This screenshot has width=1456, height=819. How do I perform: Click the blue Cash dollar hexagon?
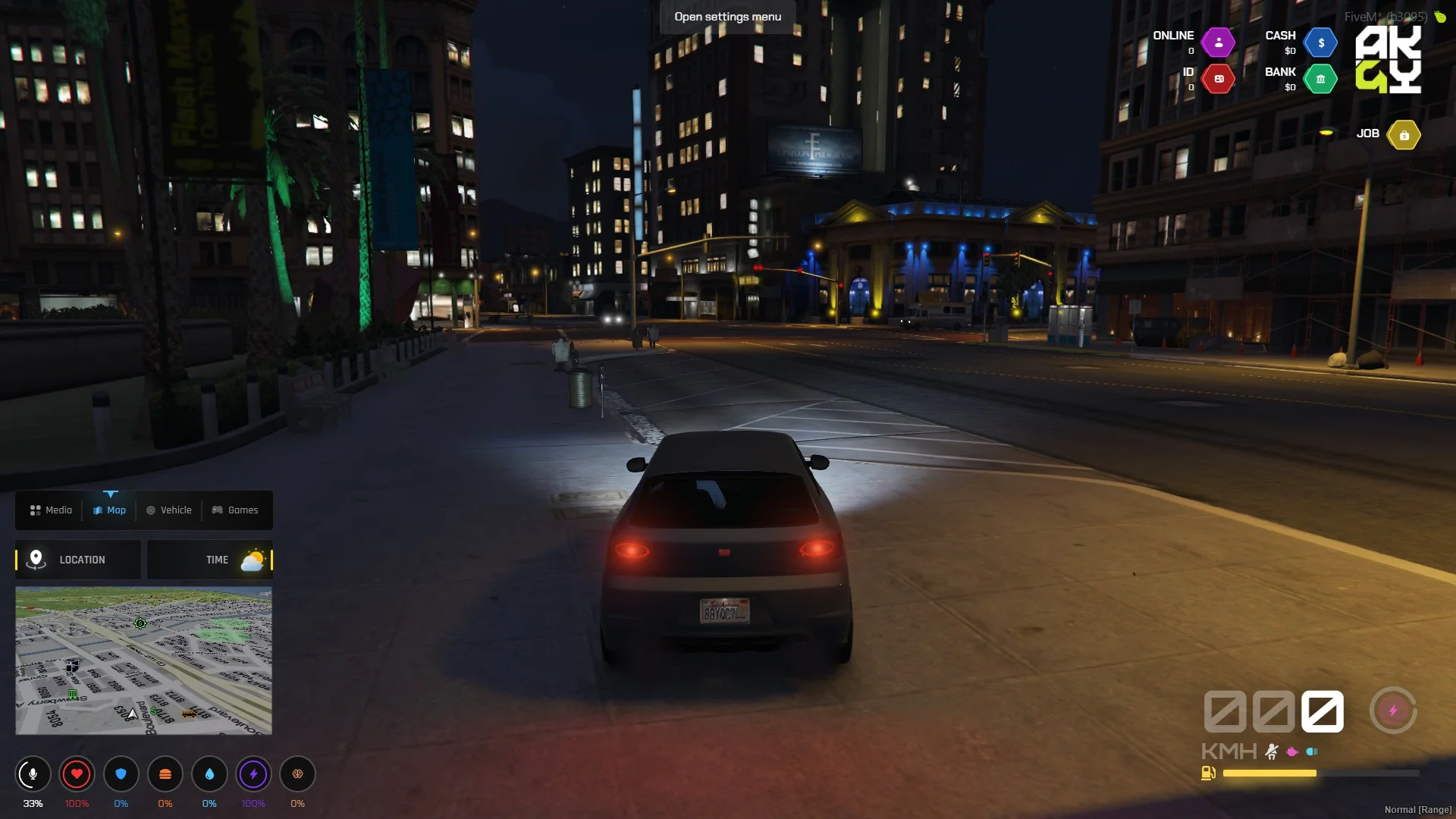coord(1321,43)
